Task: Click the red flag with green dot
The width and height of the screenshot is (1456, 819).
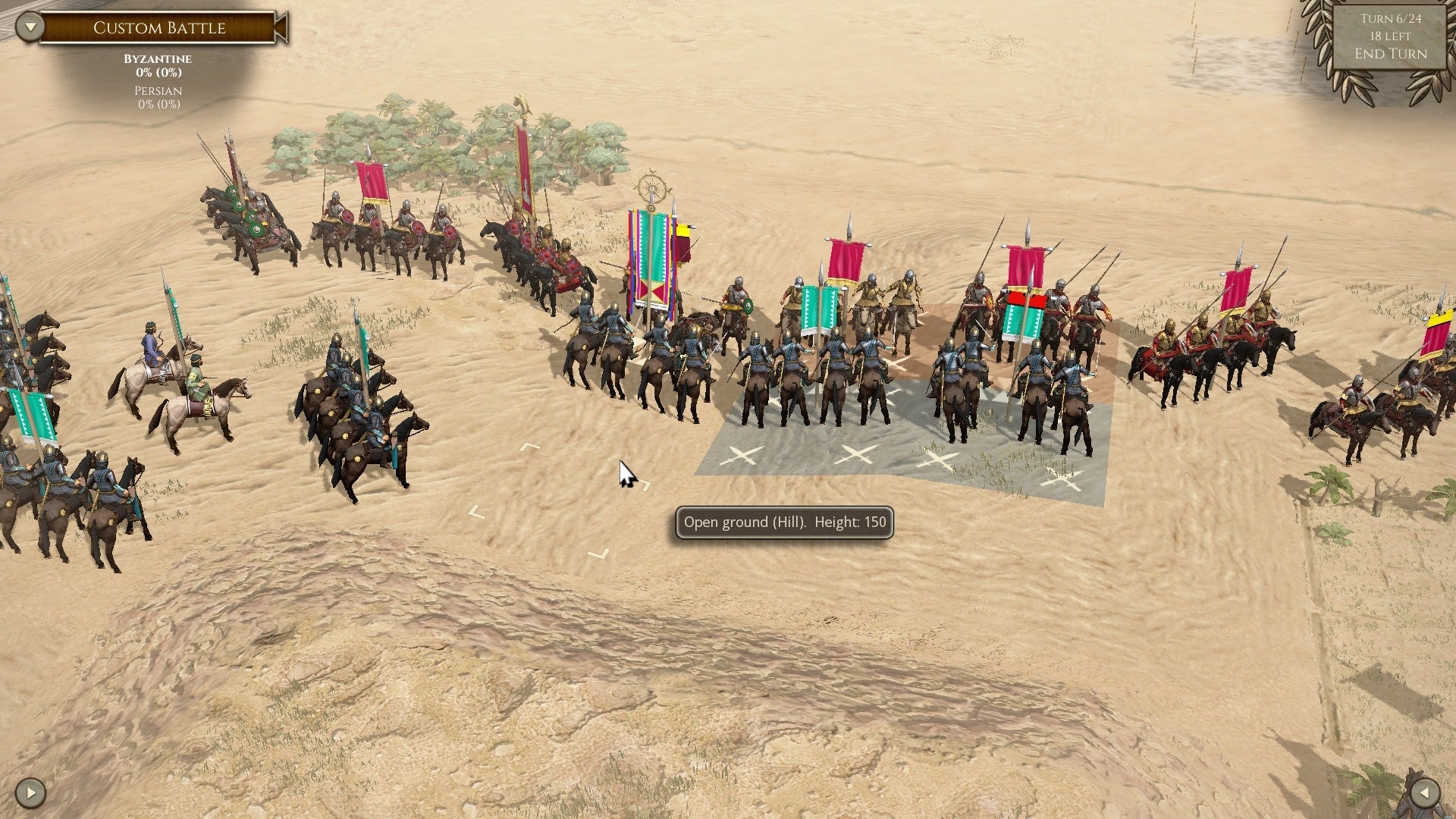Action: pos(1025,301)
